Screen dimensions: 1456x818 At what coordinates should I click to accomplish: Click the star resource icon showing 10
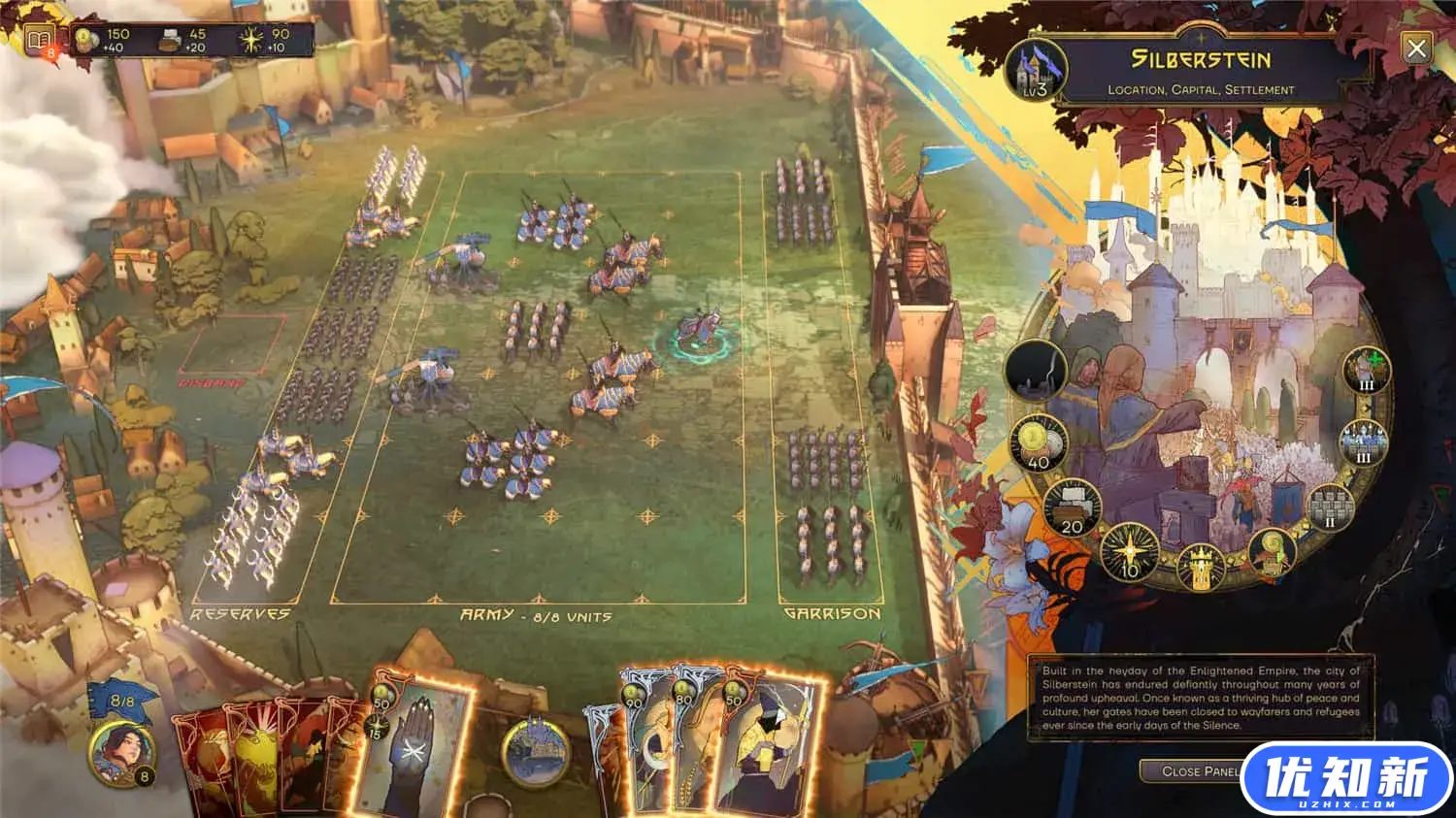(x=1130, y=552)
